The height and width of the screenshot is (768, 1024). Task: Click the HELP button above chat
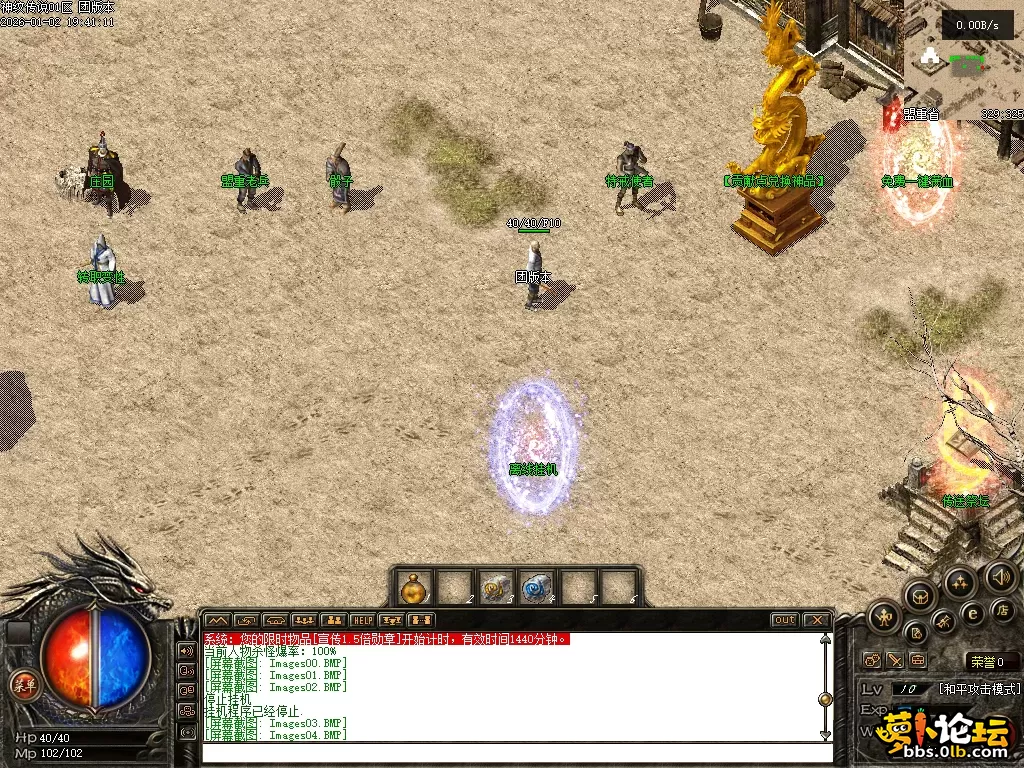click(362, 620)
